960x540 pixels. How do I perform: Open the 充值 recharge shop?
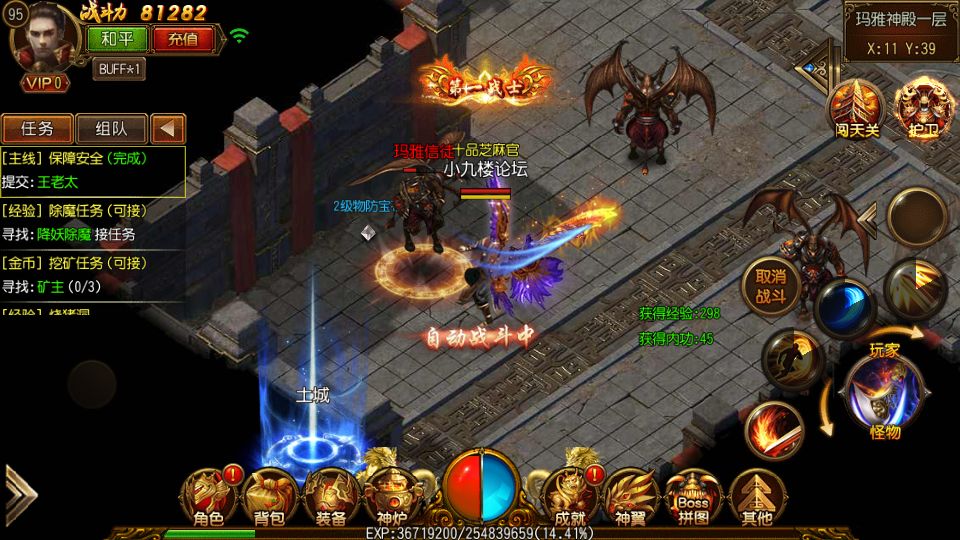(x=183, y=40)
